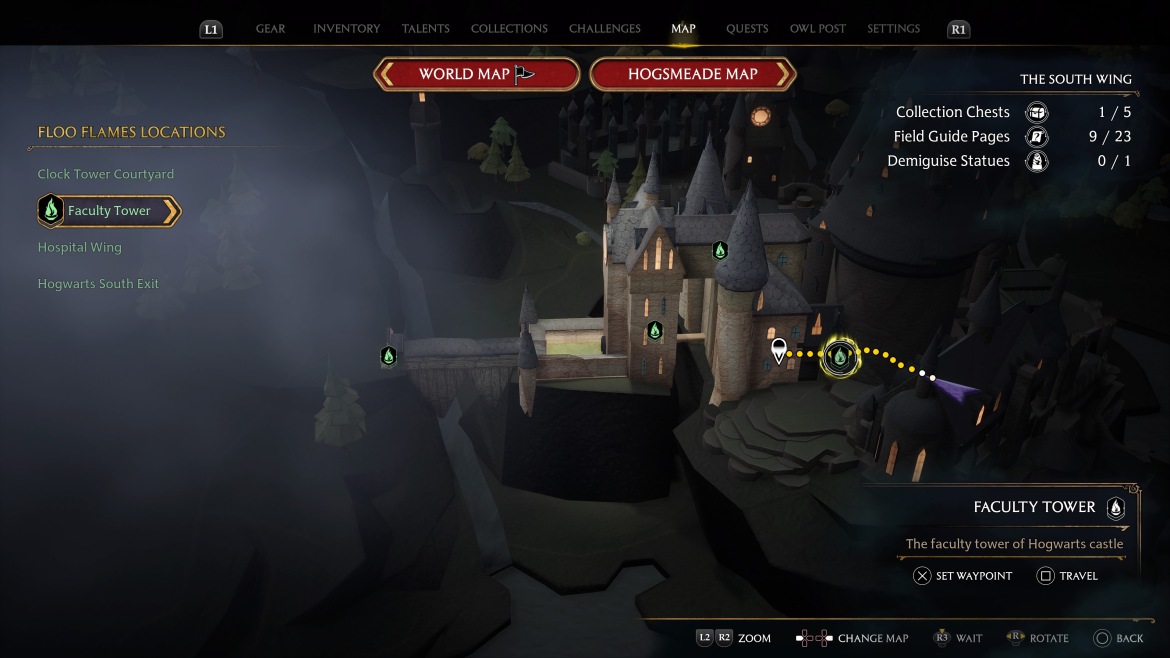Open the Owl Post tab
The height and width of the screenshot is (658, 1170).
point(818,29)
